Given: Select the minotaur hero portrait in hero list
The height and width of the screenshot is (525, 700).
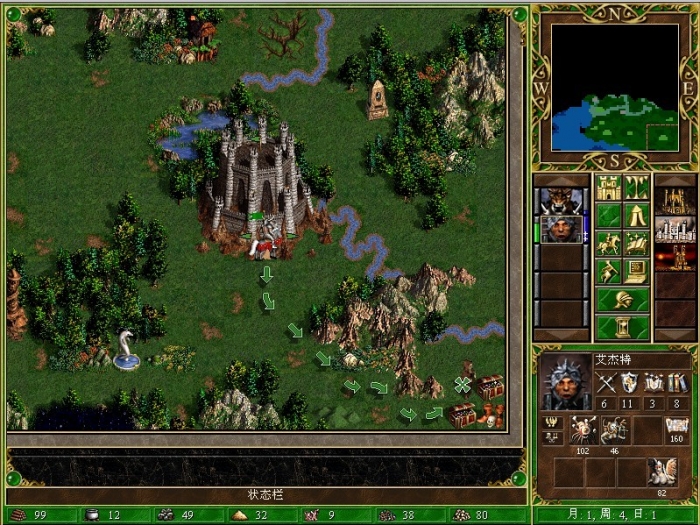Looking at the screenshot, I should pos(561,200).
